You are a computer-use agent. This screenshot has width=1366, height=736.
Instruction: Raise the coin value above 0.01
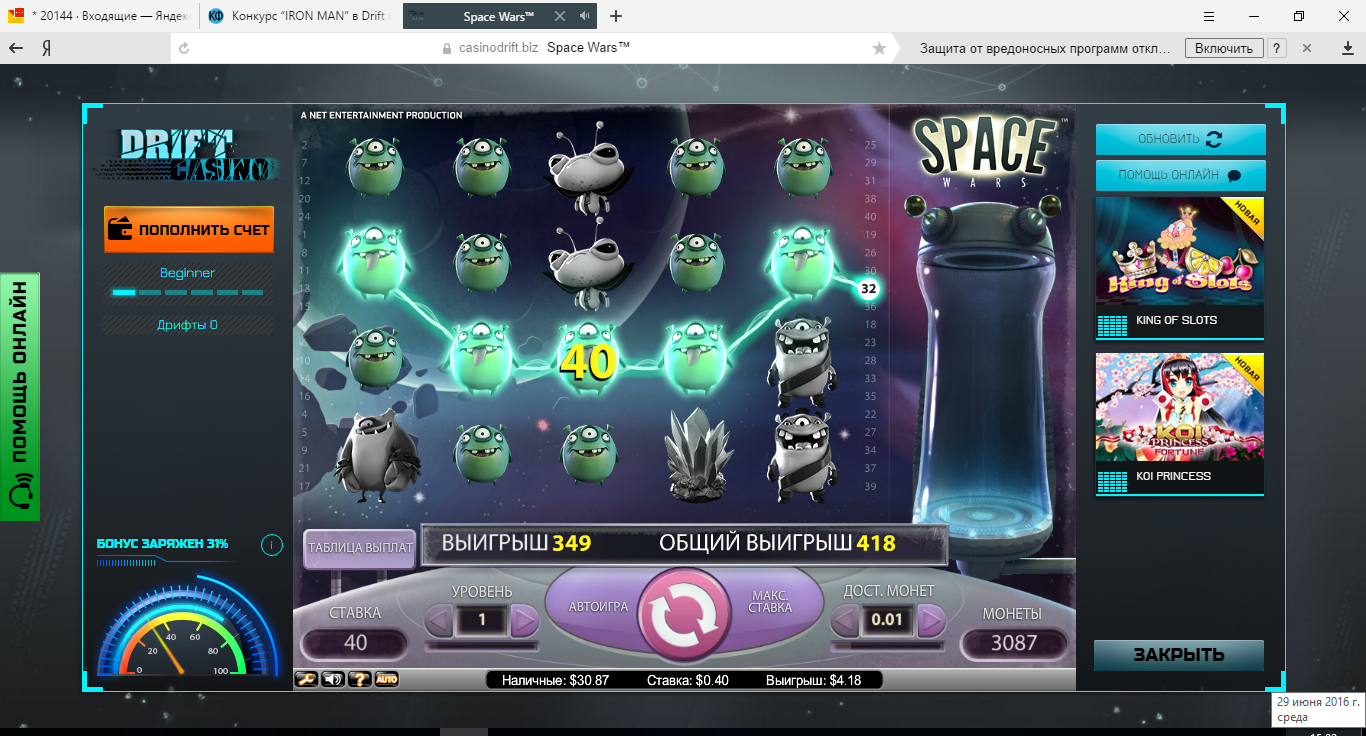tap(931, 621)
